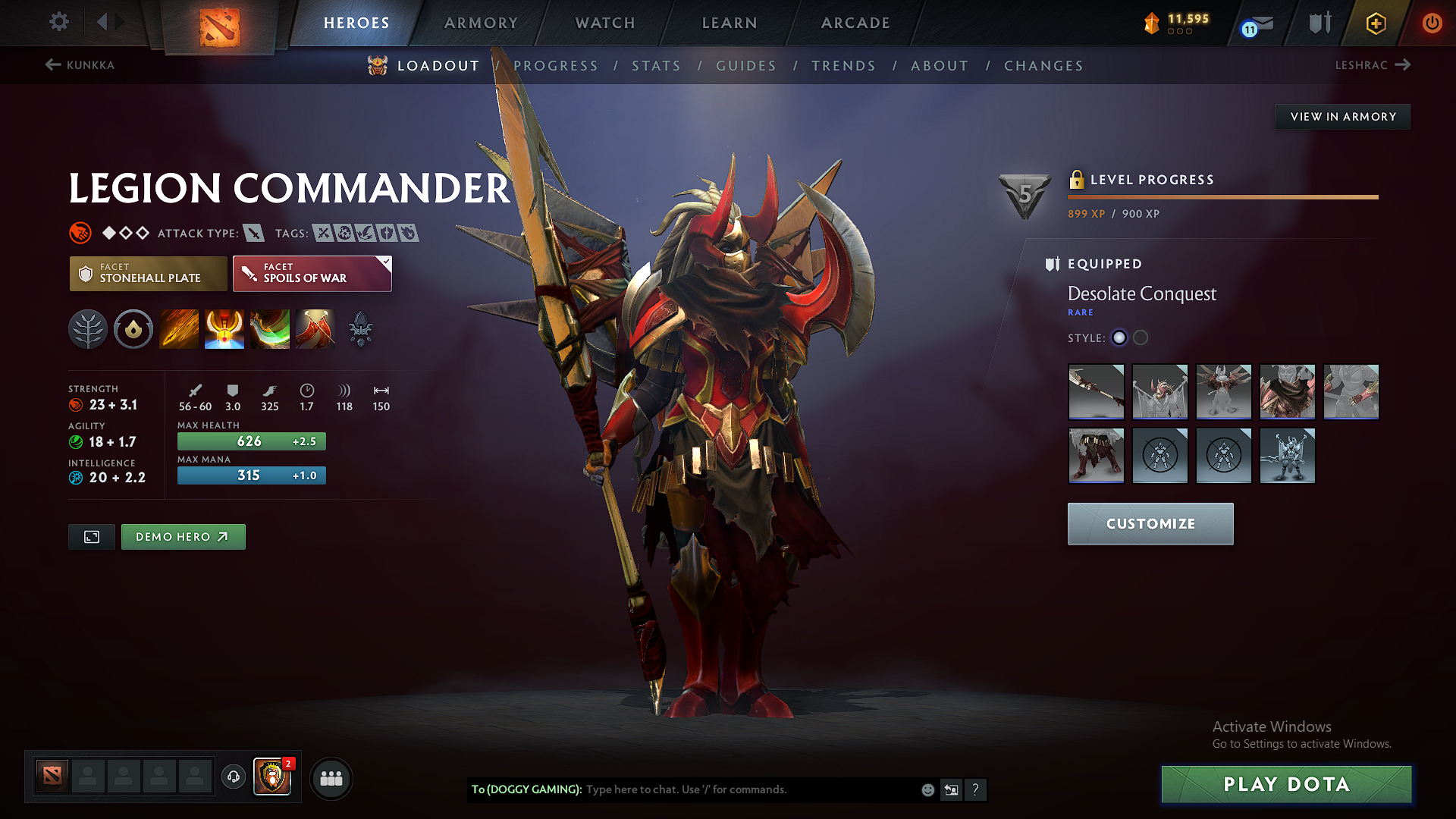Select the Desolate Conquest weapon thumbnail
Viewport: 1456px width, 819px height.
(1097, 392)
